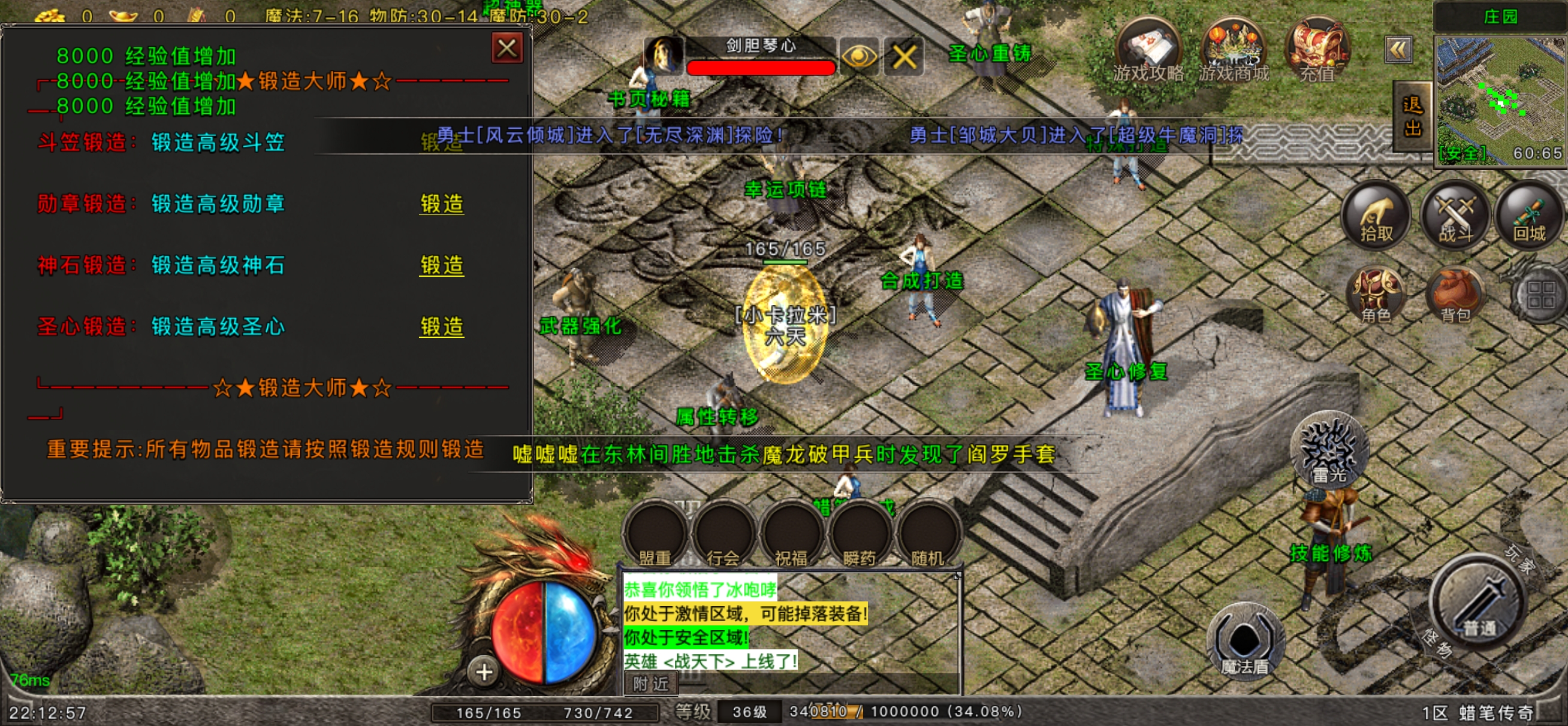The image size is (1568, 726).
Task: Forge the advanced medal via its 锻造 link
Action: tap(441, 204)
